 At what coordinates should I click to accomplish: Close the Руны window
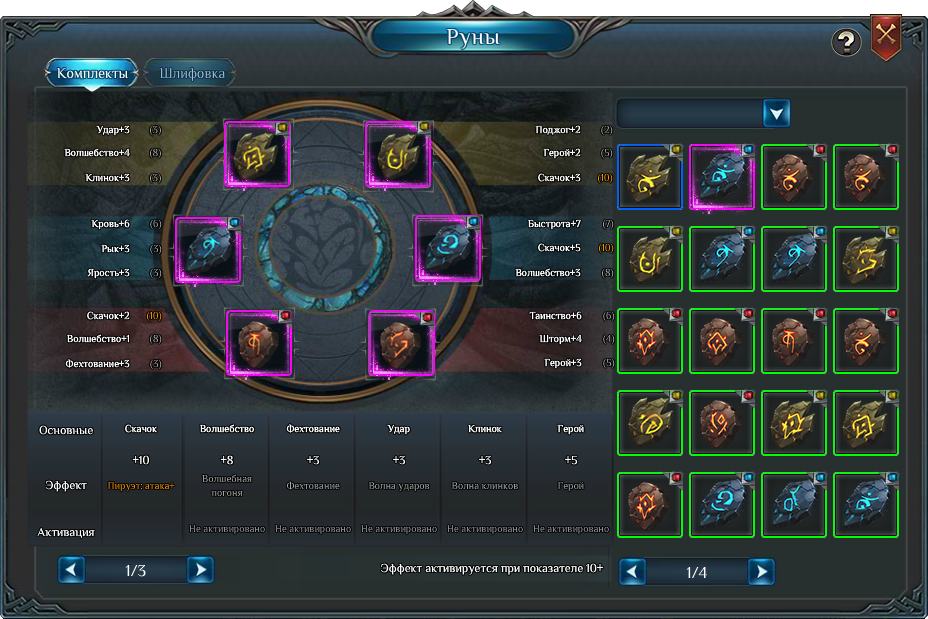tap(886, 37)
